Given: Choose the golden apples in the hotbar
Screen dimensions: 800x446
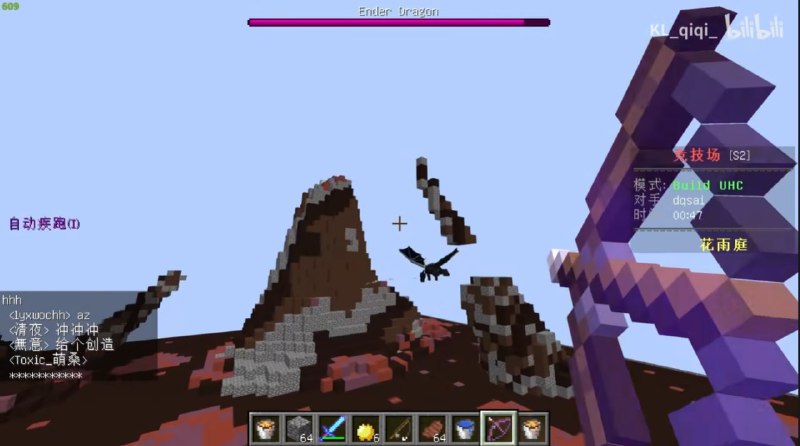Looking at the screenshot, I should (x=365, y=428).
